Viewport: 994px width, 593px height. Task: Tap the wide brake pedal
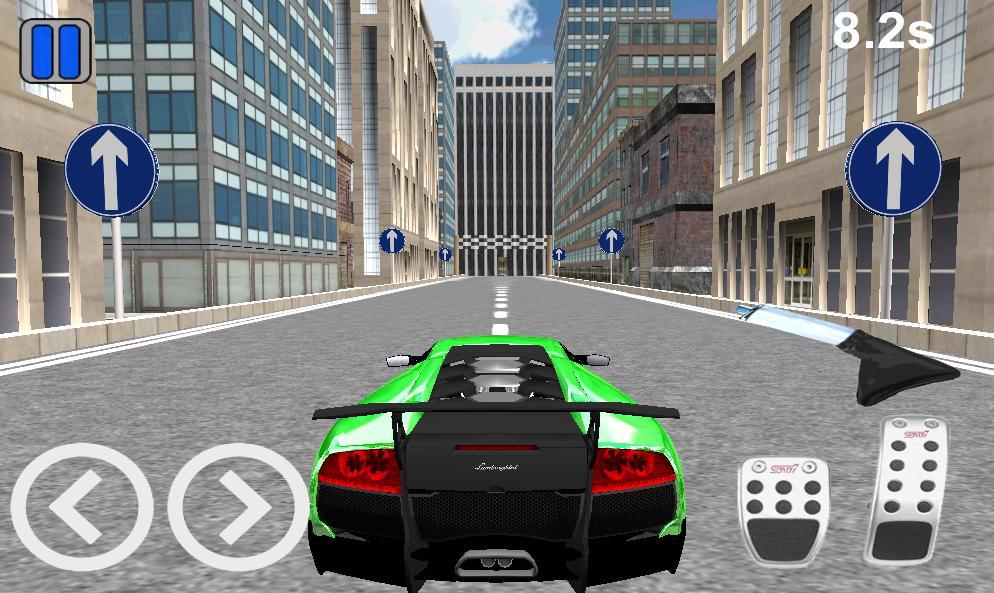pos(784,509)
